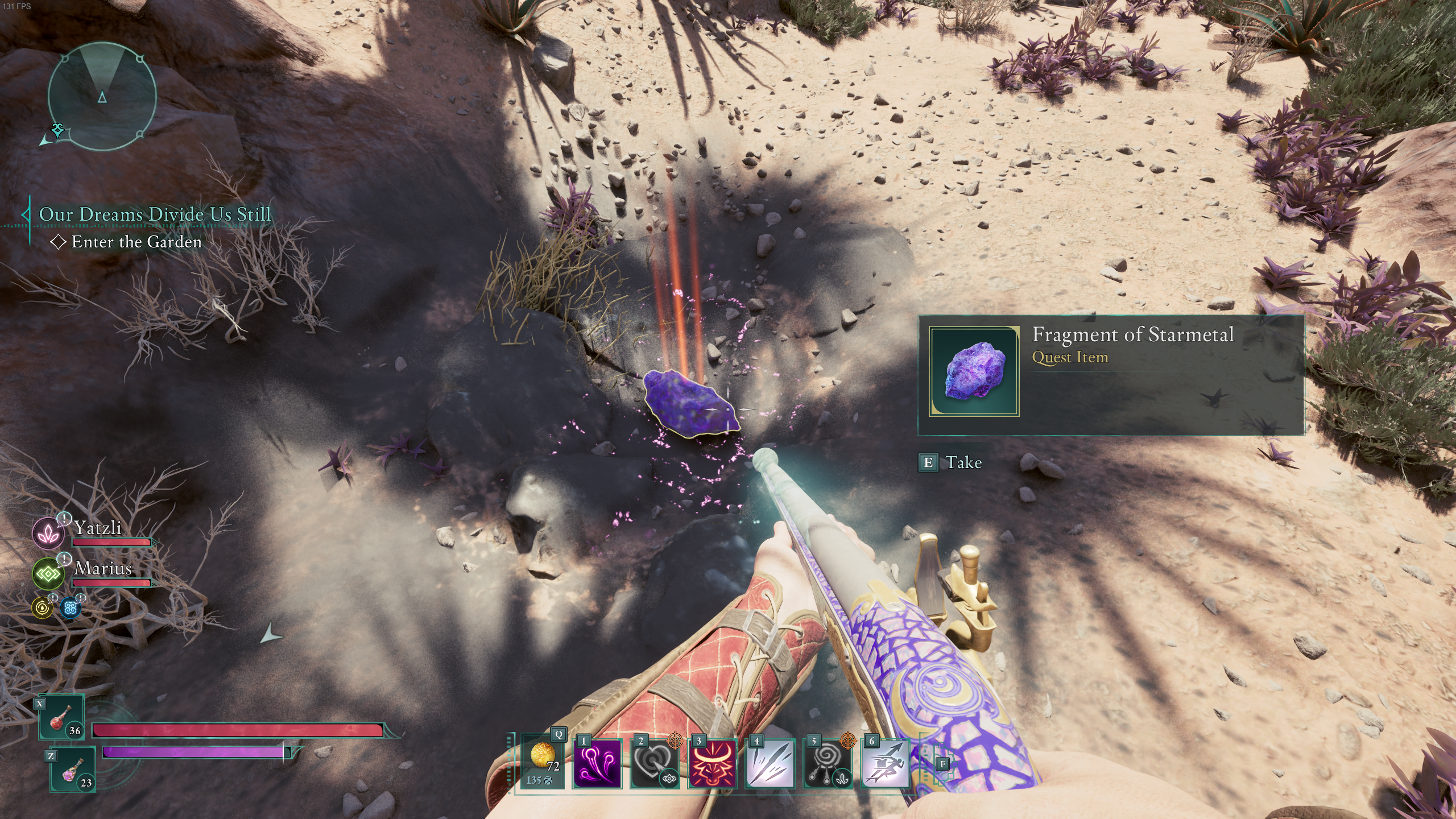Select Marius's green companion portrait
This screenshot has height=819, width=1456.
pyautogui.click(x=48, y=574)
